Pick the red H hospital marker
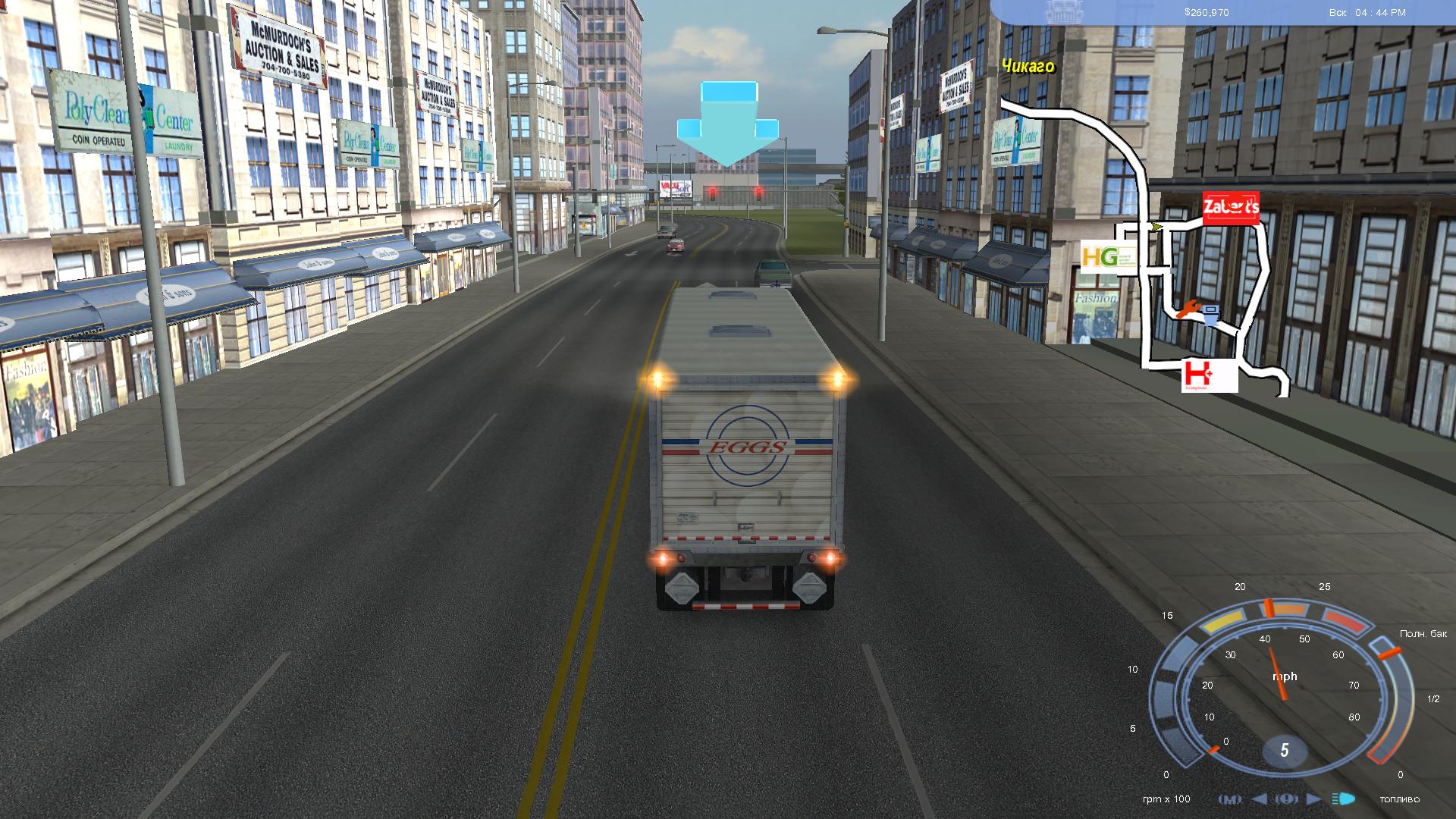This screenshot has width=1456, height=819. [x=1209, y=375]
